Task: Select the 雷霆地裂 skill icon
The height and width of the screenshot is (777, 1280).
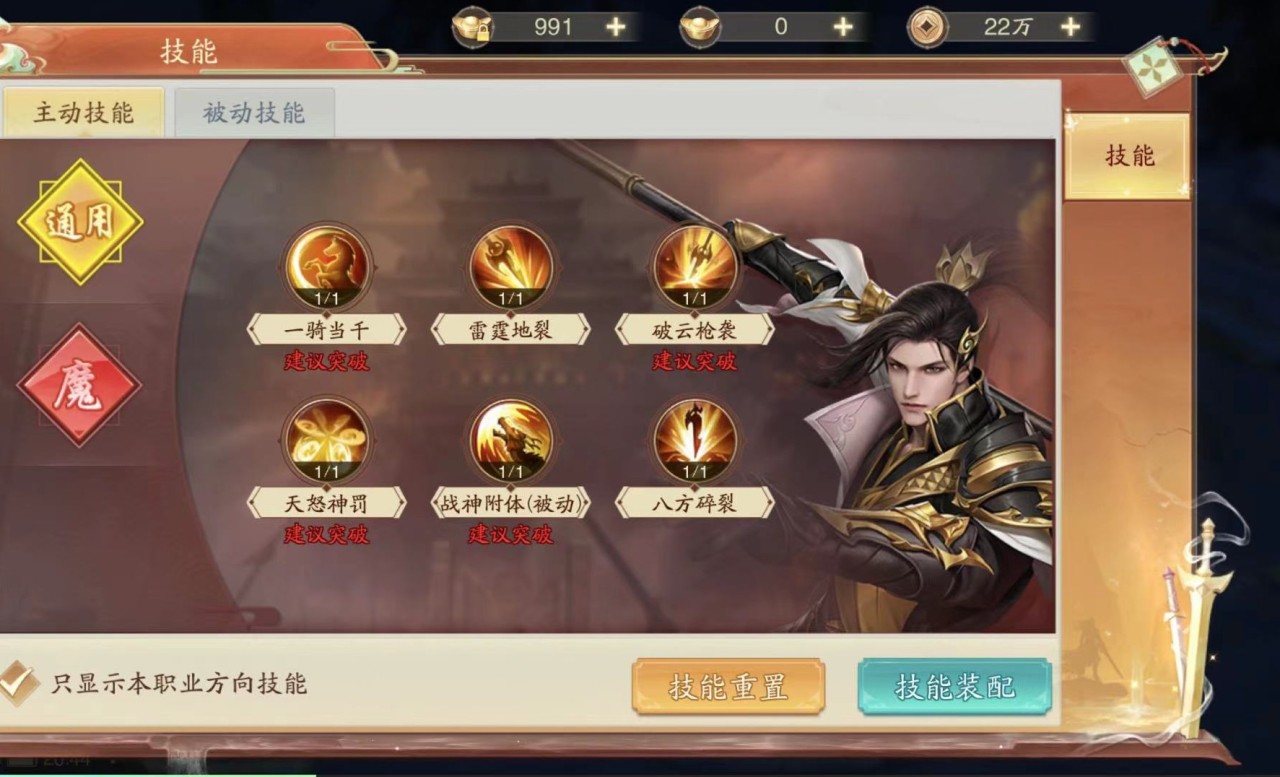Action: click(x=510, y=264)
